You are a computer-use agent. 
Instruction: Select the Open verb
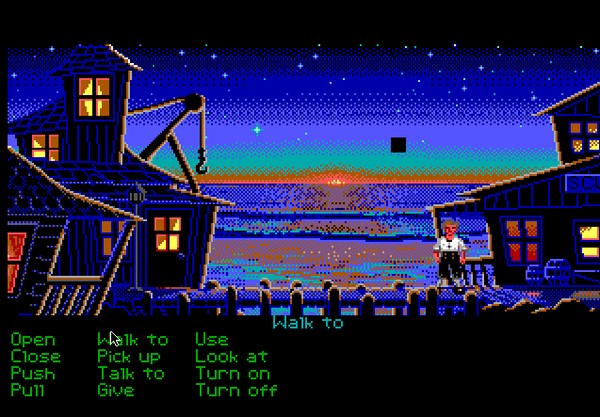coord(33,340)
